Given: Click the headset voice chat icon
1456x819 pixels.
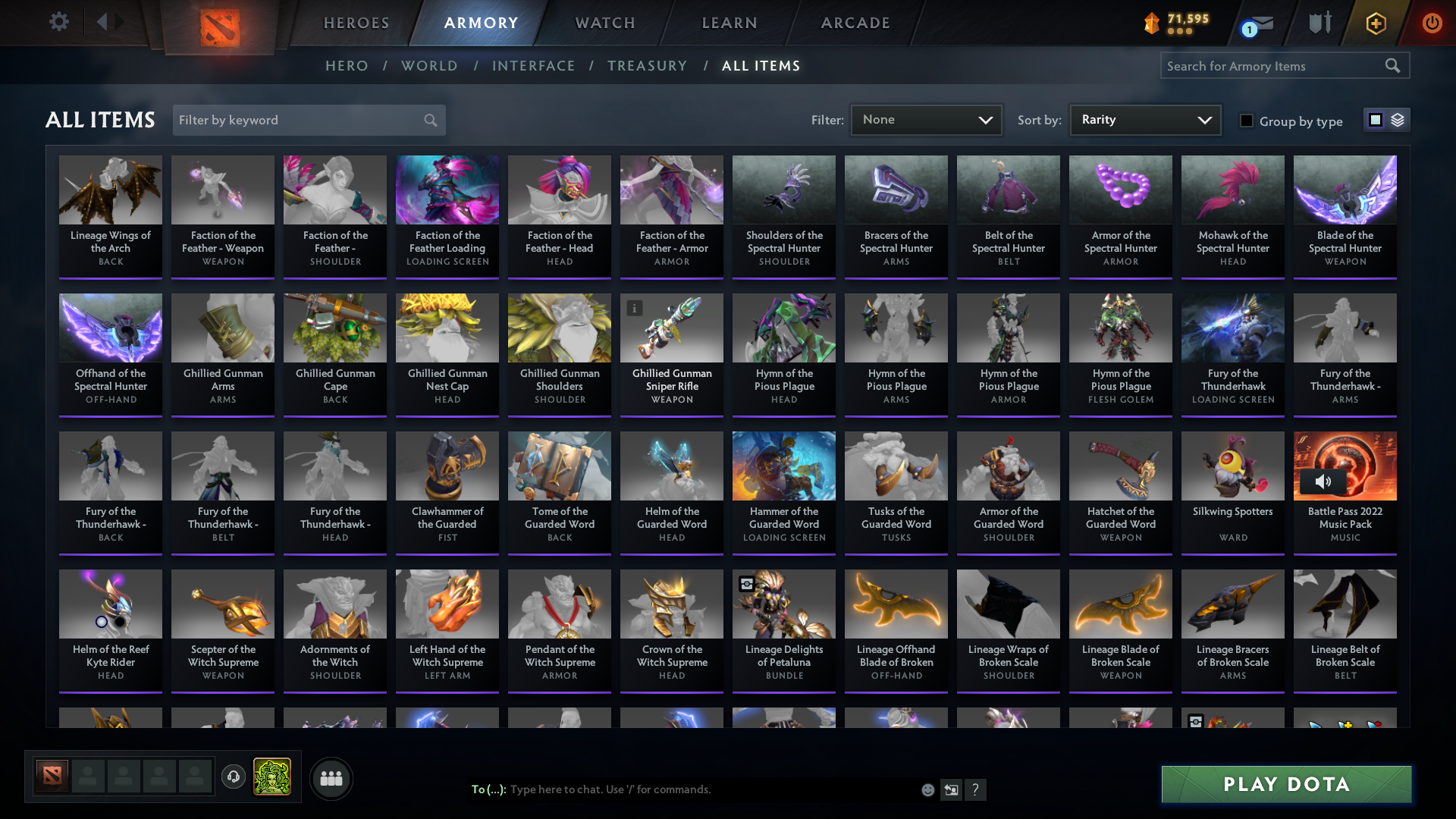Looking at the screenshot, I should tap(234, 777).
